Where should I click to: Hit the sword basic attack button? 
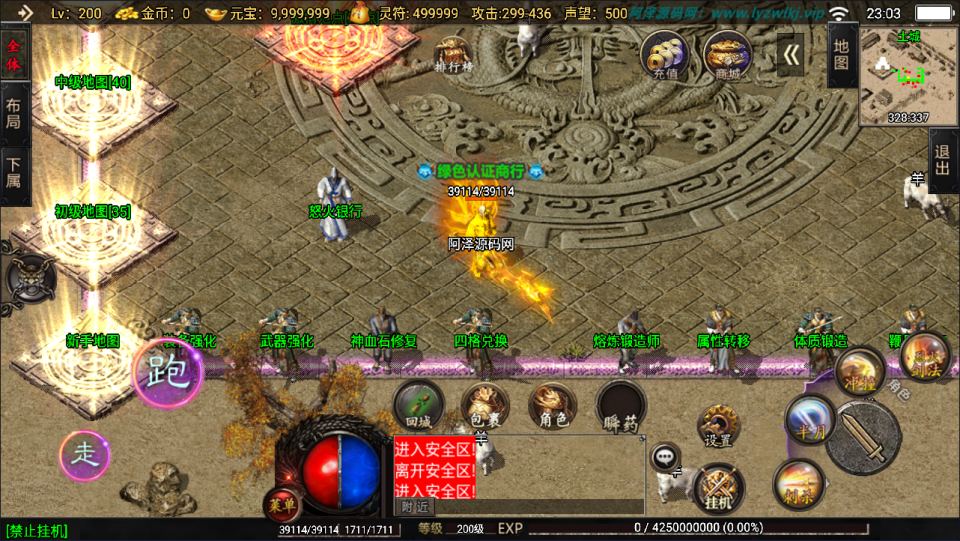coord(863,437)
